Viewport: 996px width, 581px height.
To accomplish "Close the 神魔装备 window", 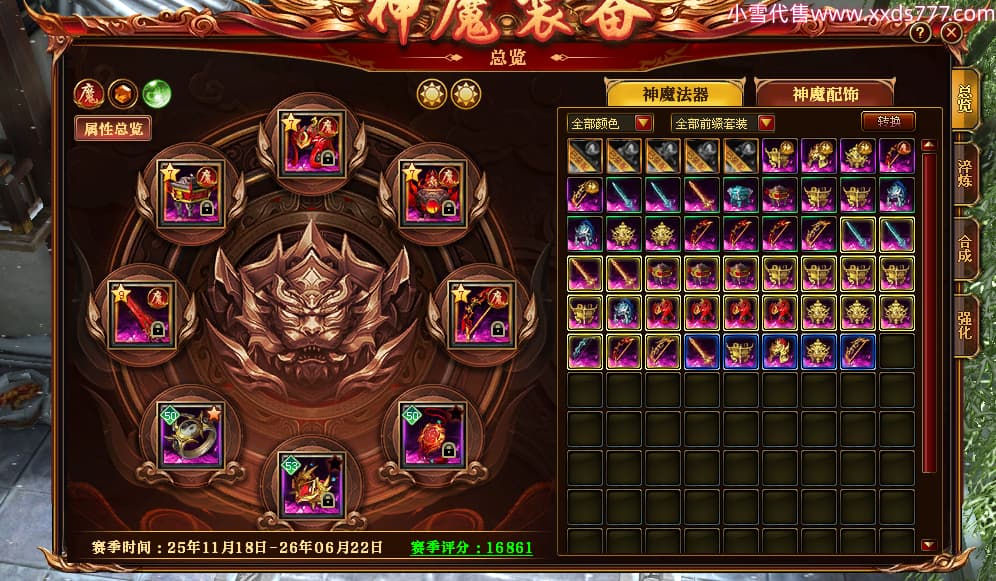I will point(951,33).
